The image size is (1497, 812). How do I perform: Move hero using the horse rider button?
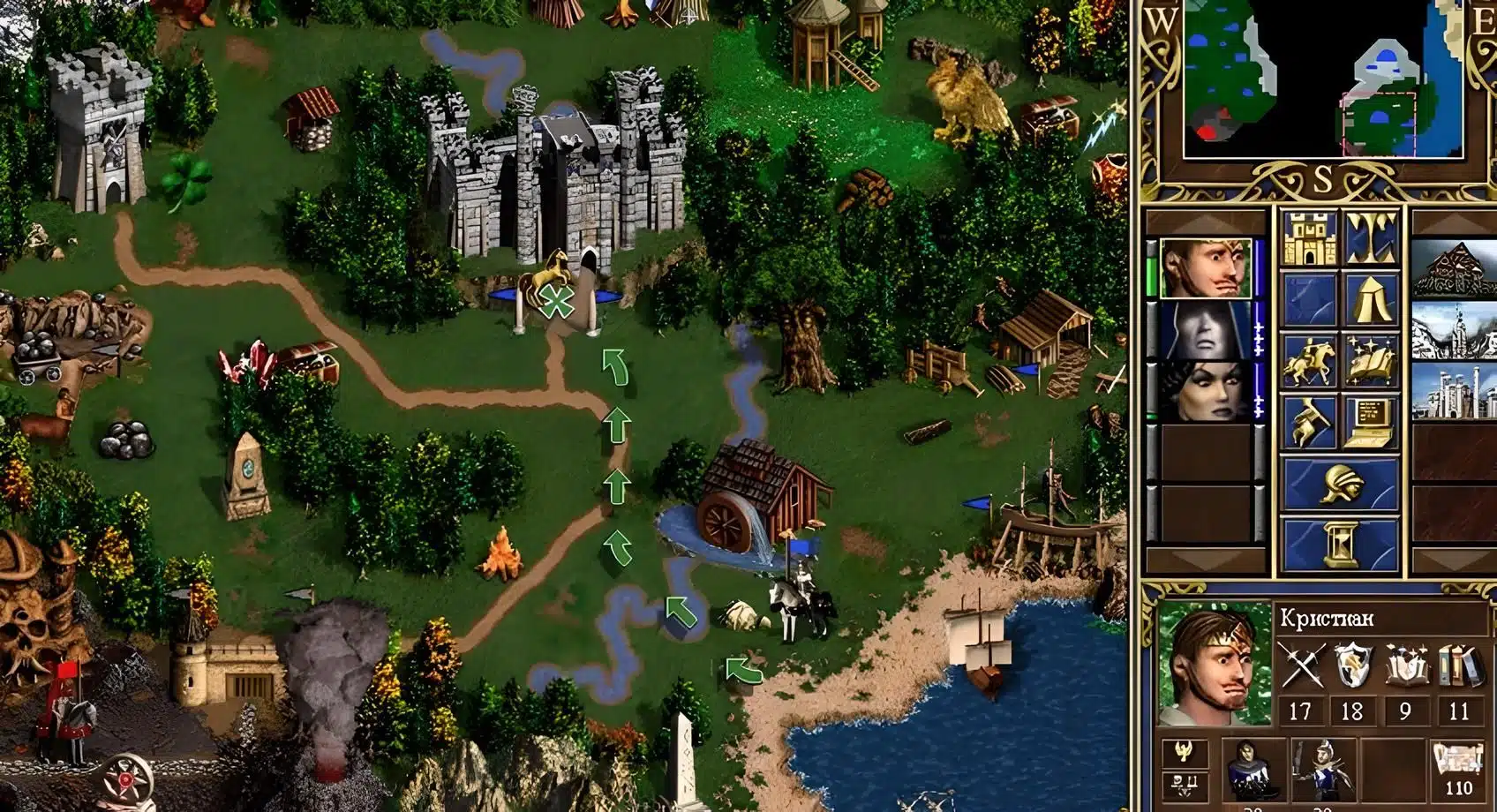[1308, 361]
